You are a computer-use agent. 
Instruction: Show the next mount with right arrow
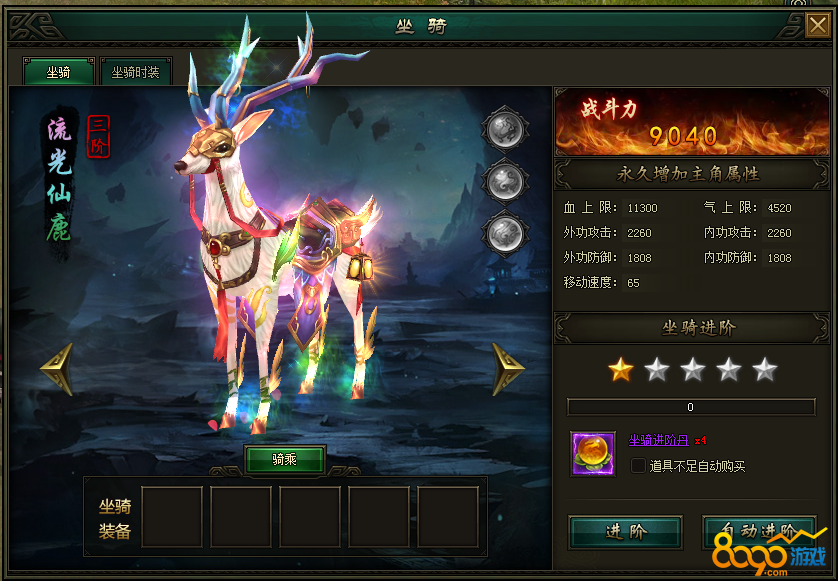point(508,369)
